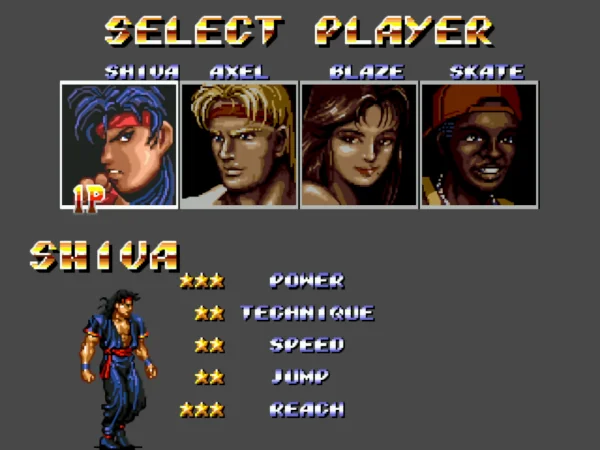The width and height of the screenshot is (600, 450).
Task: Select Shiva's character portrait
Action: click(119, 145)
